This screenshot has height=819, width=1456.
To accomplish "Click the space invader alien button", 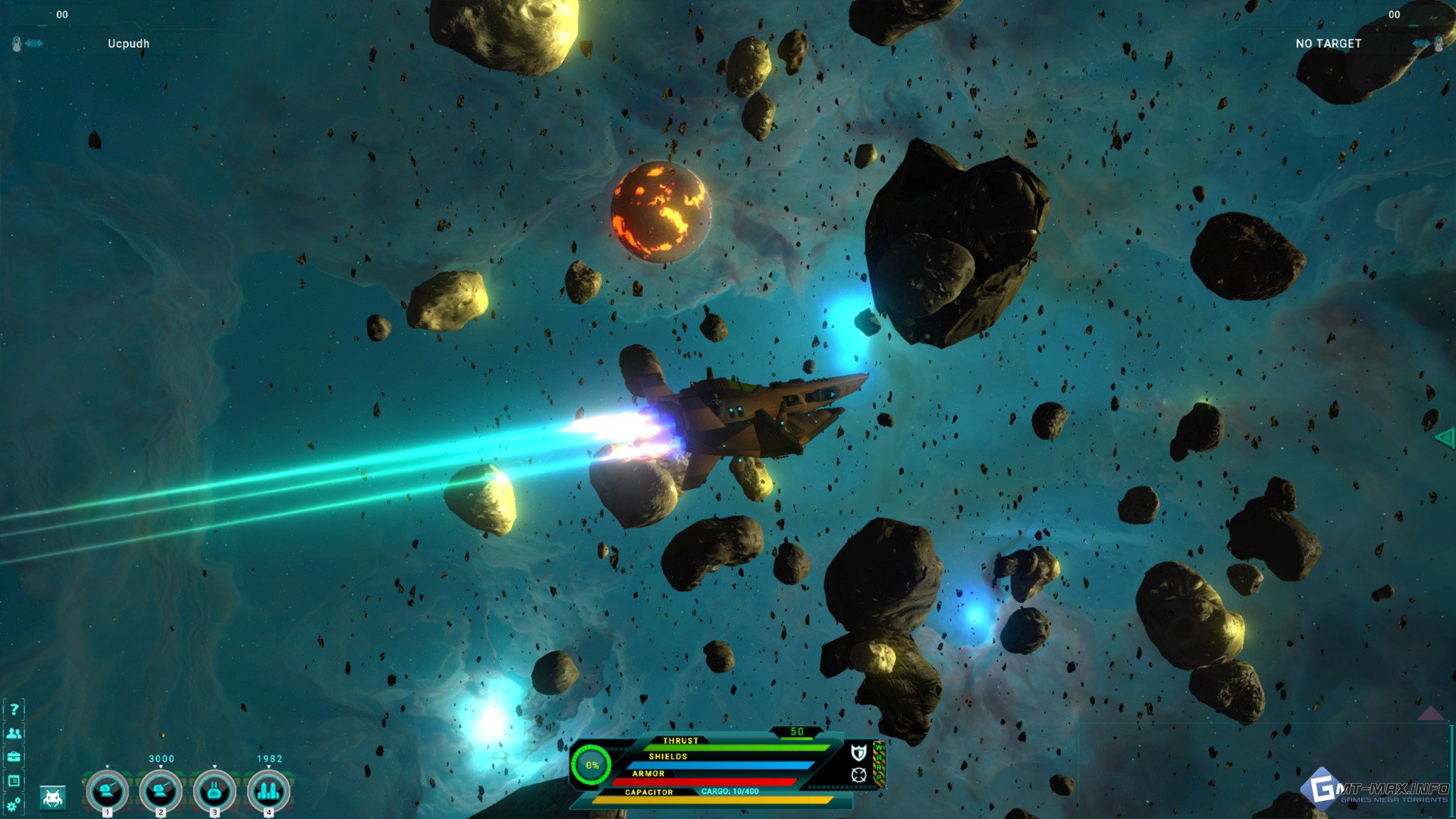I will [x=52, y=798].
